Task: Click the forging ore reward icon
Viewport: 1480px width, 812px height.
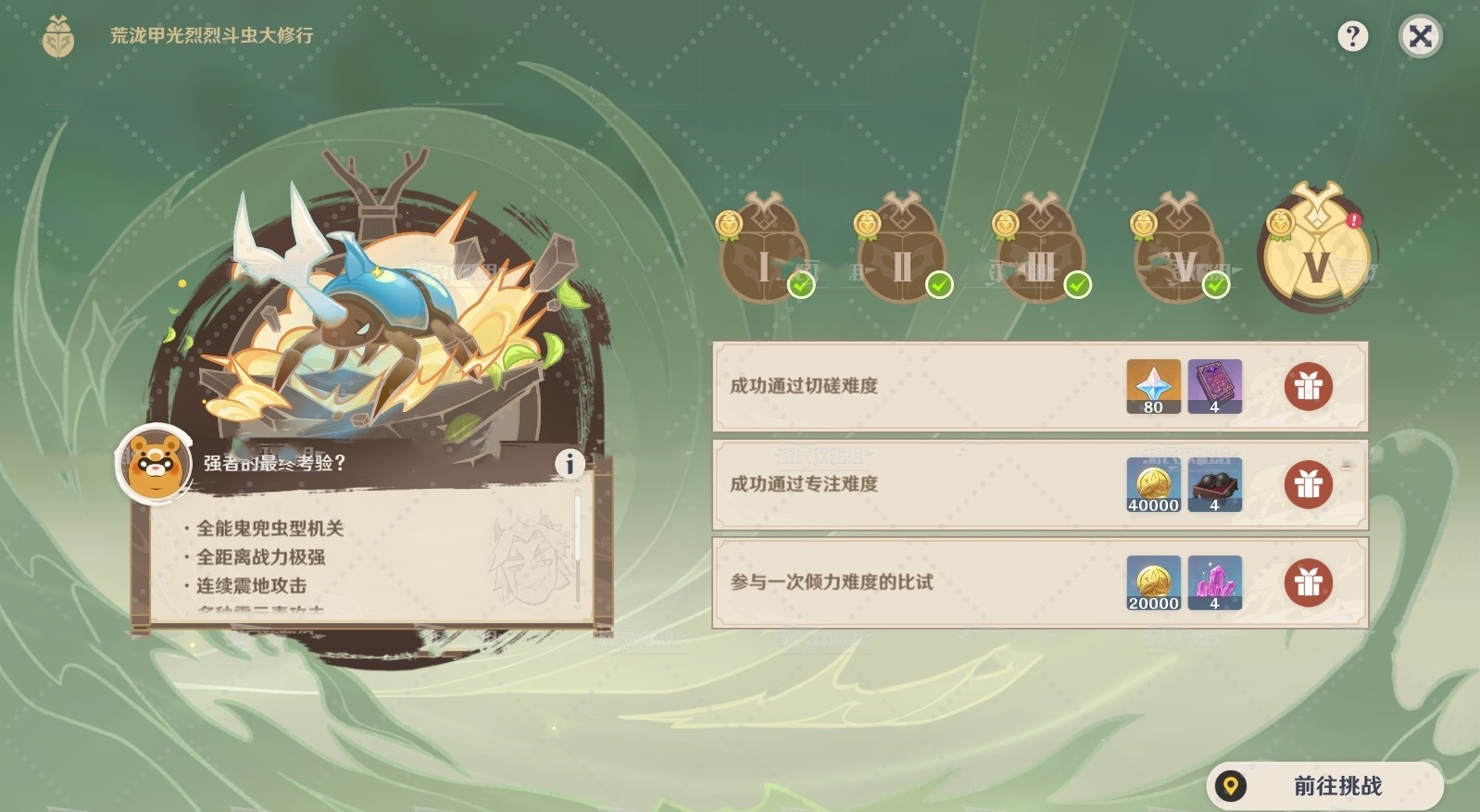Action: coord(1215,484)
